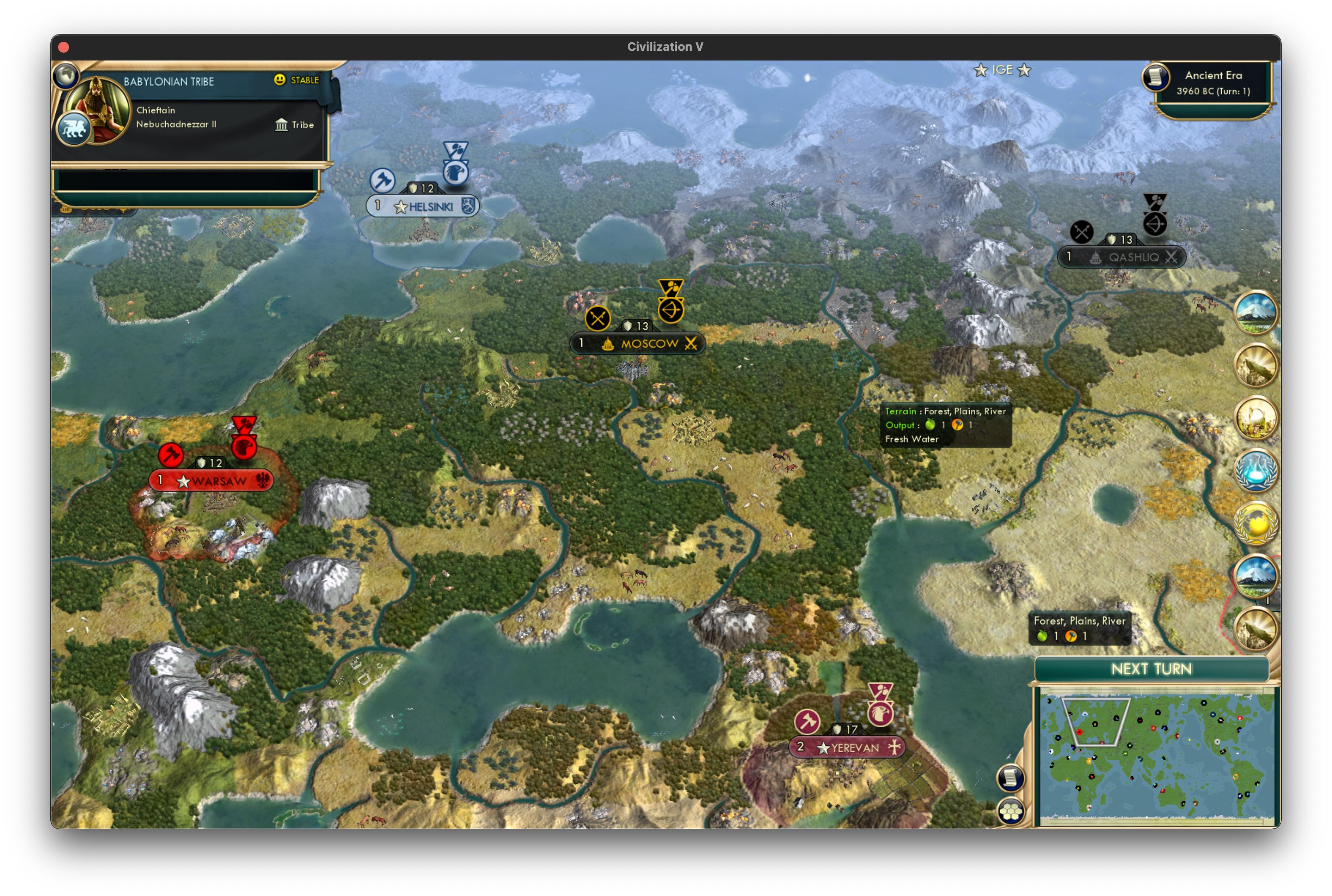Click the Tribe government label
Image resolution: width=1332 pixels, height=896 pixels.
point(296,125)
